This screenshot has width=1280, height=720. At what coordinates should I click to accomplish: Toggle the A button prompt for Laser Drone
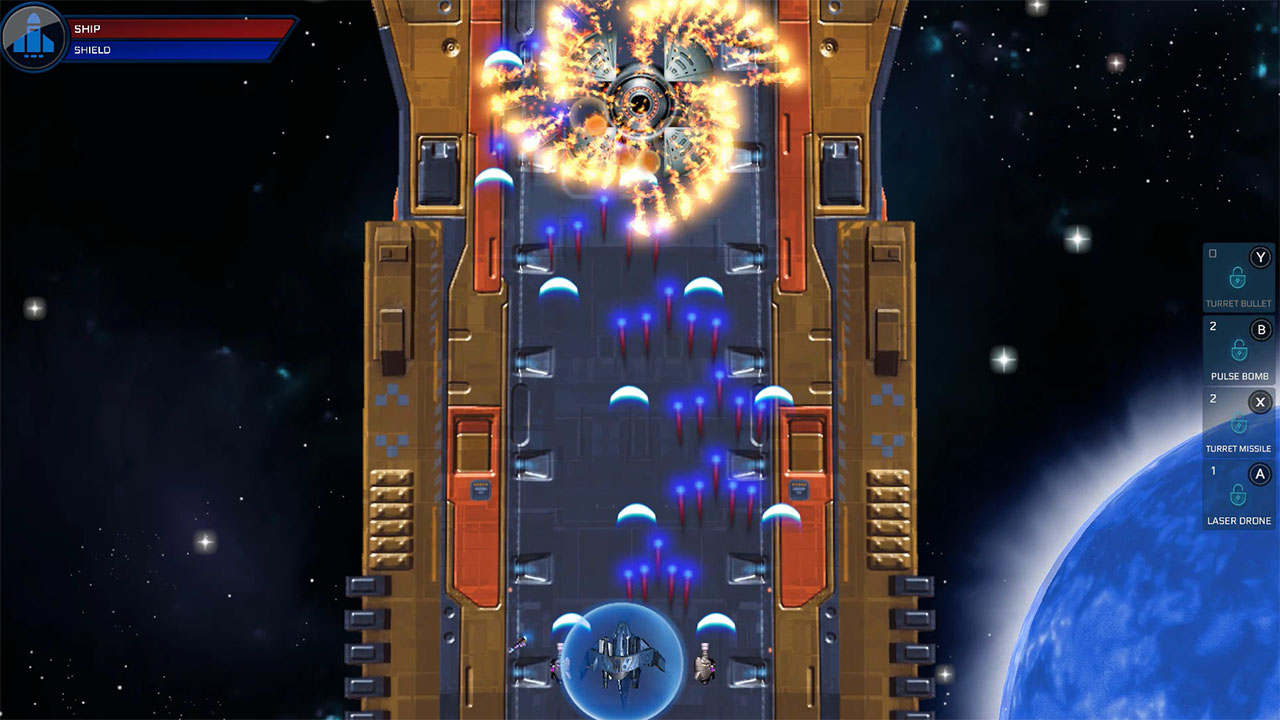coord(1259,473)
